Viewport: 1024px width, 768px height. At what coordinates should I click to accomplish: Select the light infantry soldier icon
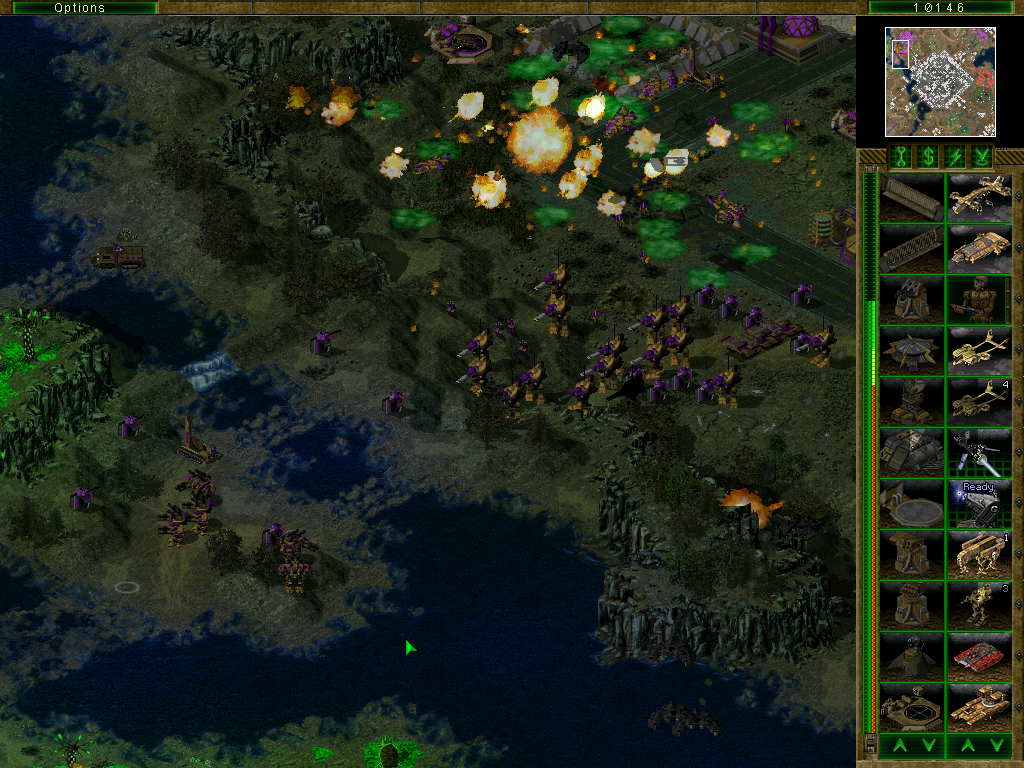click(x=979, y=300)
